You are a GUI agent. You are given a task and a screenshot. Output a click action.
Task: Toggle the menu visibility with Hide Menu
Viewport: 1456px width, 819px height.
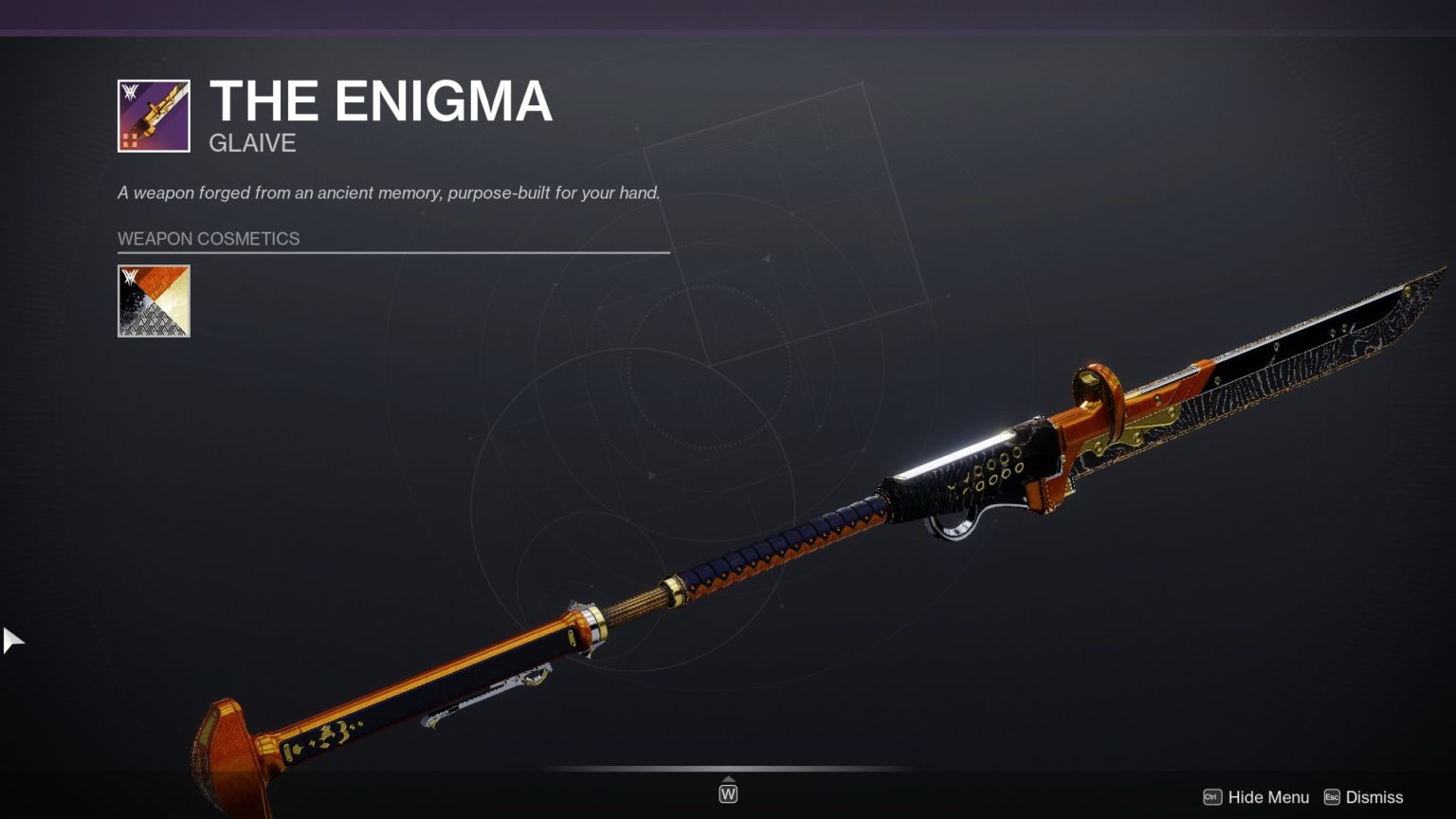1268,797
